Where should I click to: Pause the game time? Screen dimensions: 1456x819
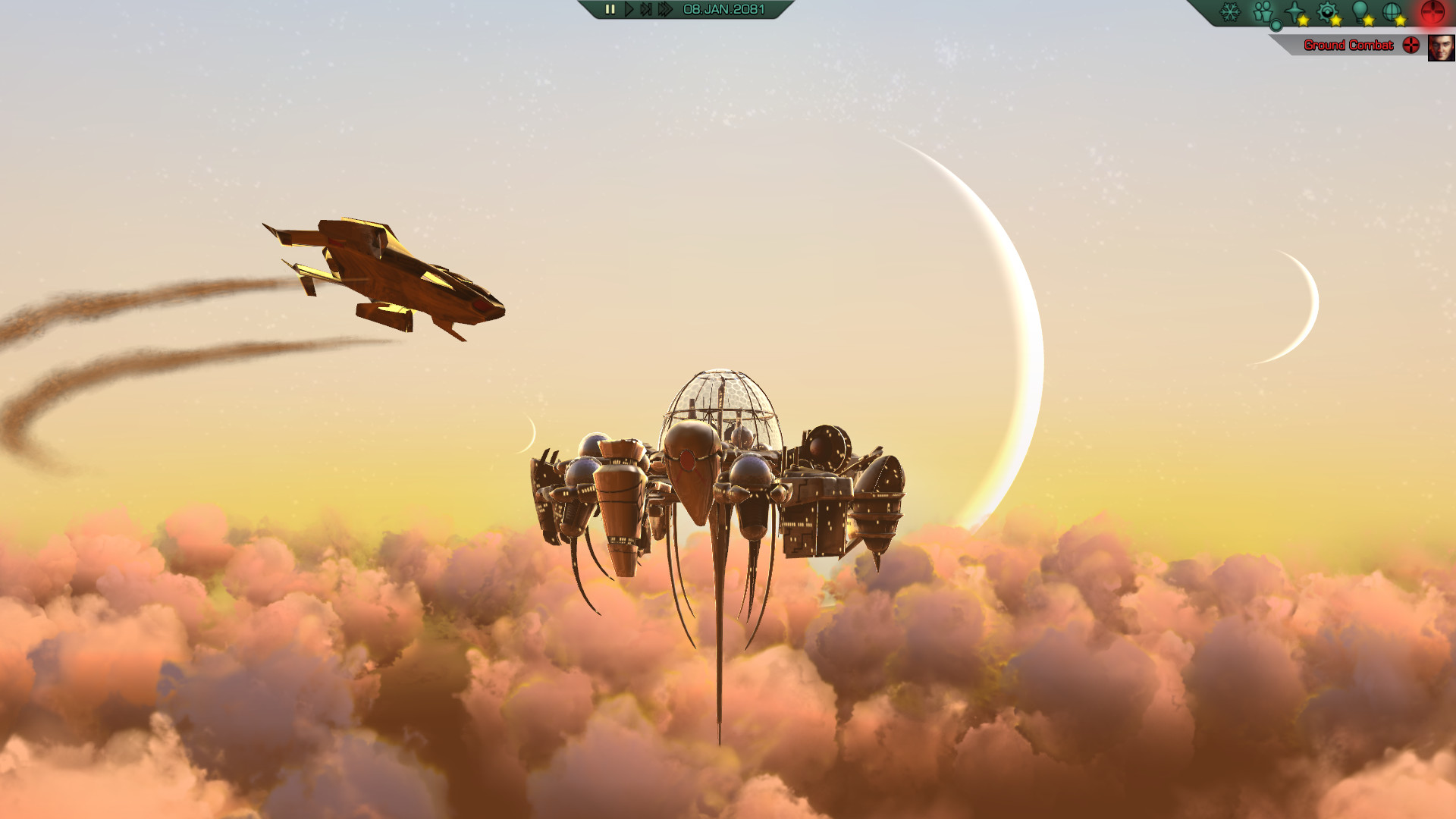click(611, 10)
